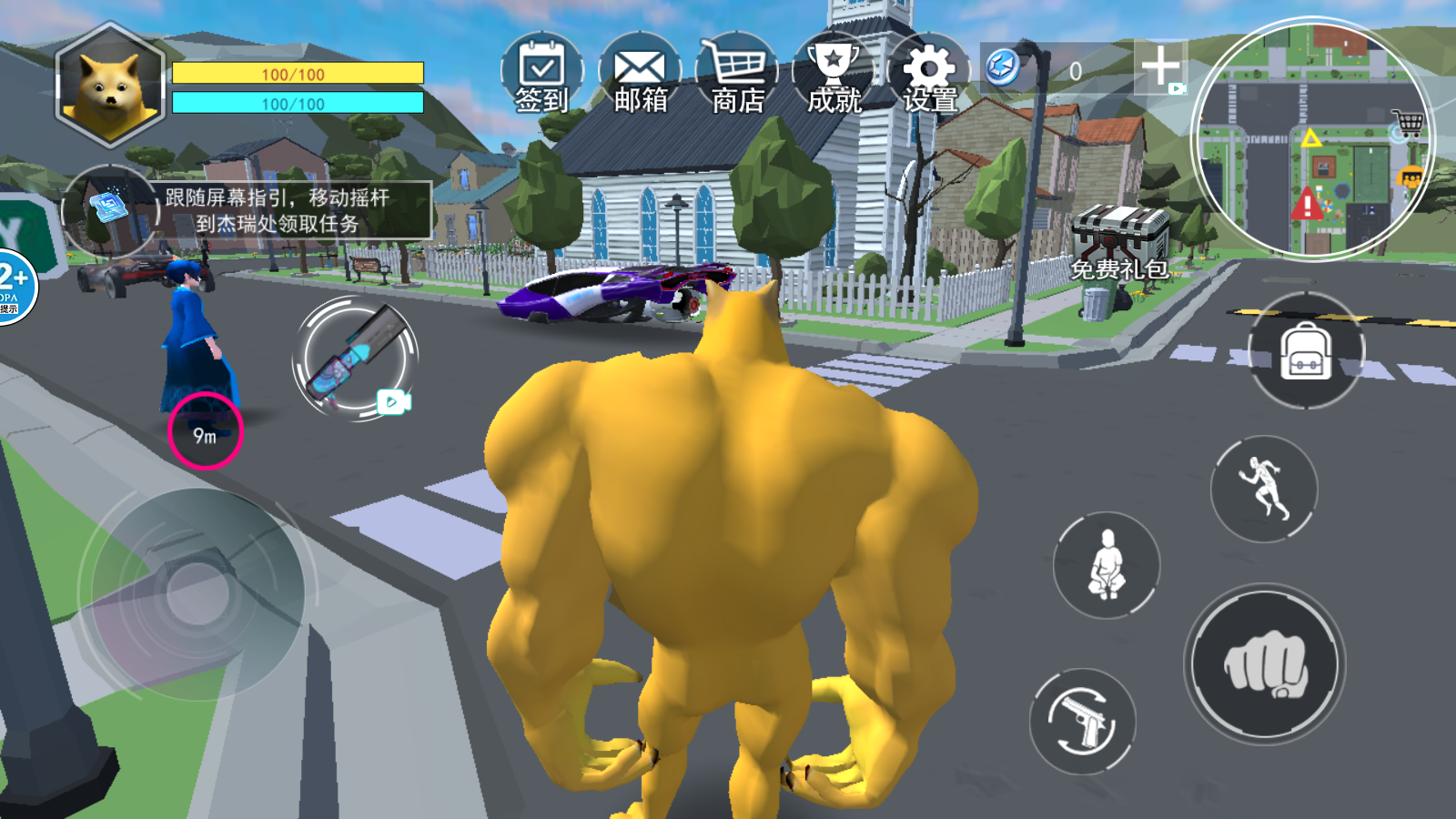This screenshot has width=1456, height=819.
Task: Open the 商店 shop
Action: 739,66
